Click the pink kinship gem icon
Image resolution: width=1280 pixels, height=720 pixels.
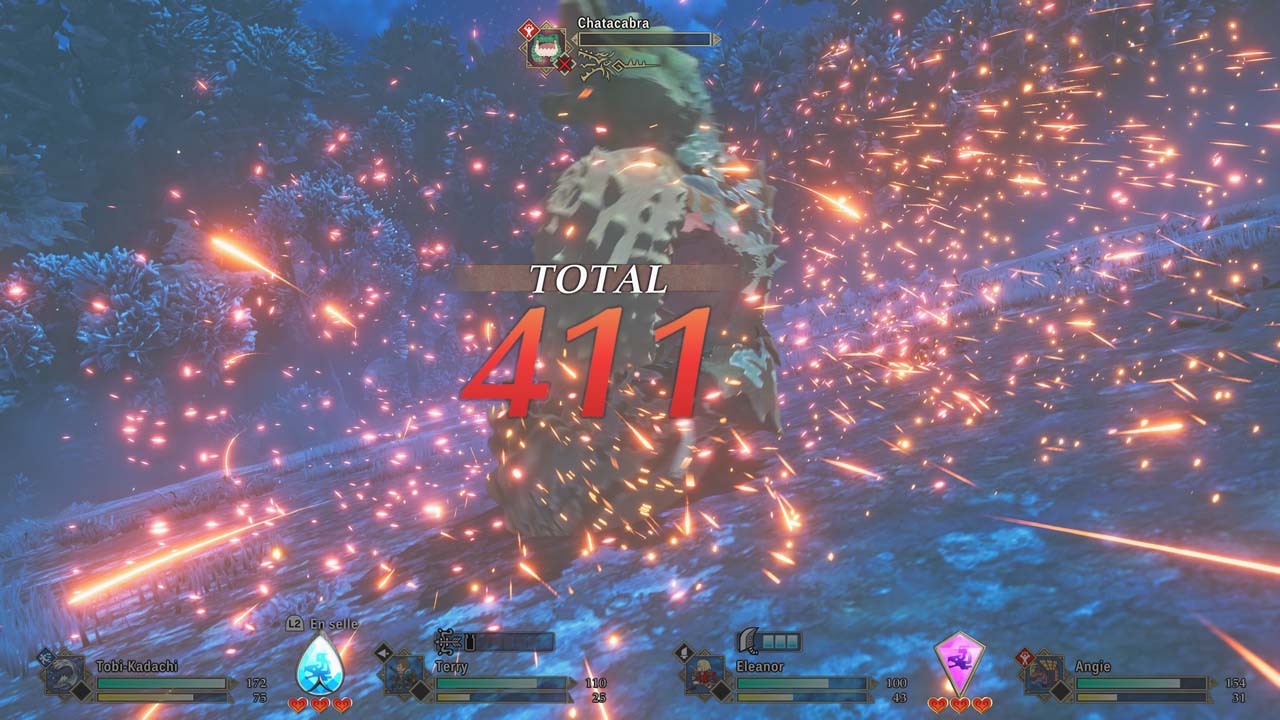point(959,663)
